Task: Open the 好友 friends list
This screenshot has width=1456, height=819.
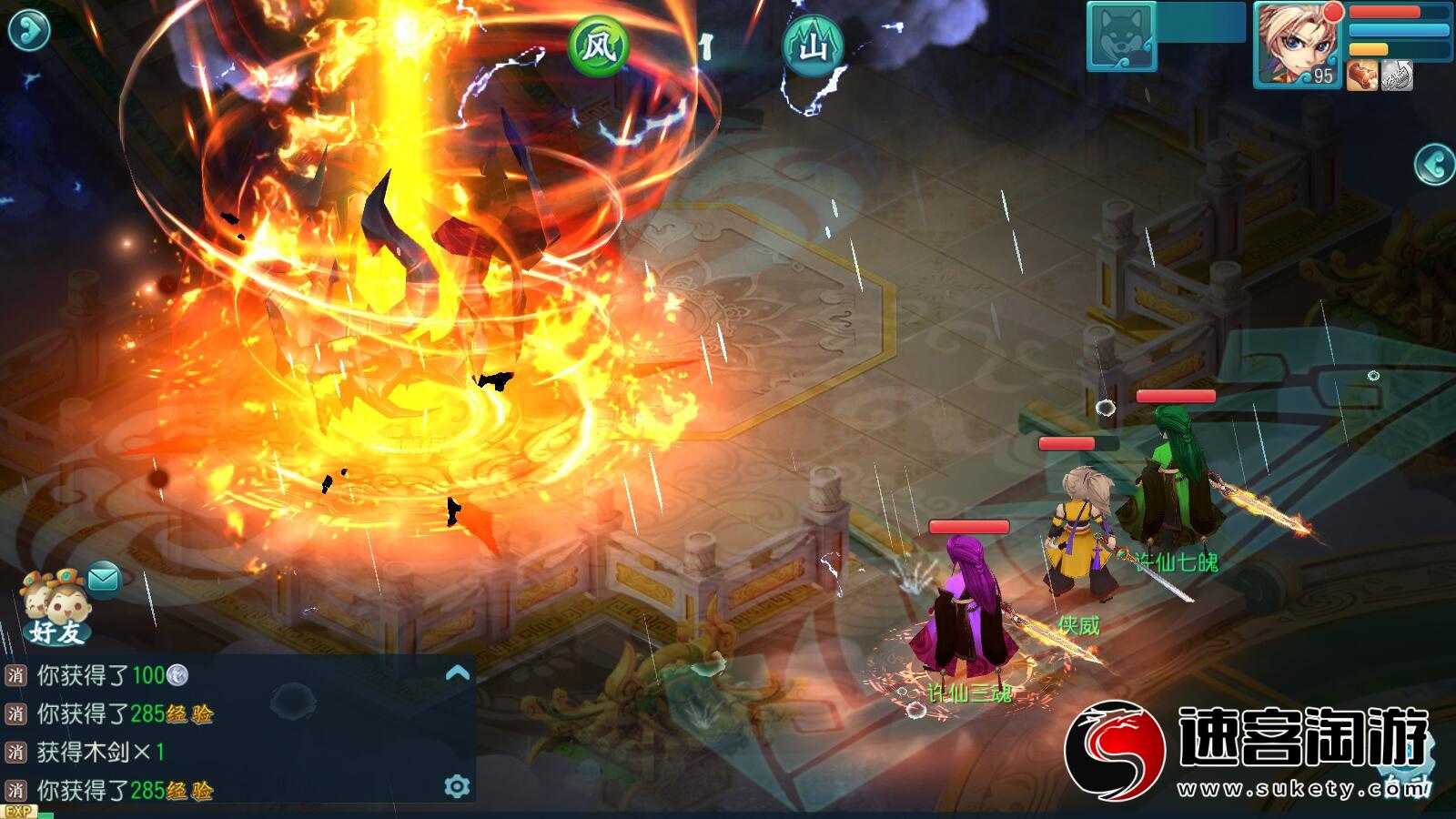Action: pos(56,608)
